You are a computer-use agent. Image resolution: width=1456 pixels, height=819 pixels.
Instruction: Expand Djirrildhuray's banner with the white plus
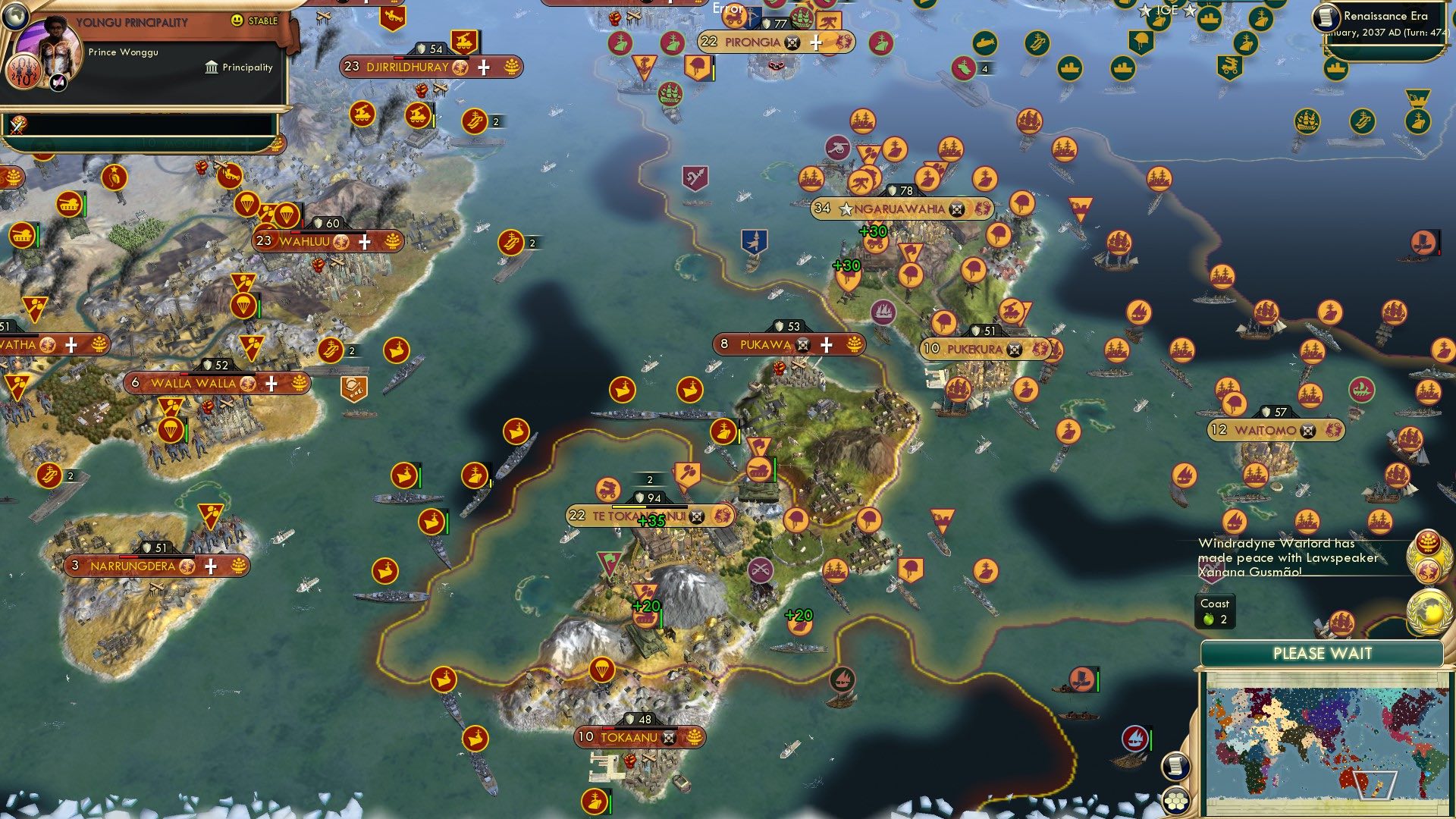click(x=481, y=67)
